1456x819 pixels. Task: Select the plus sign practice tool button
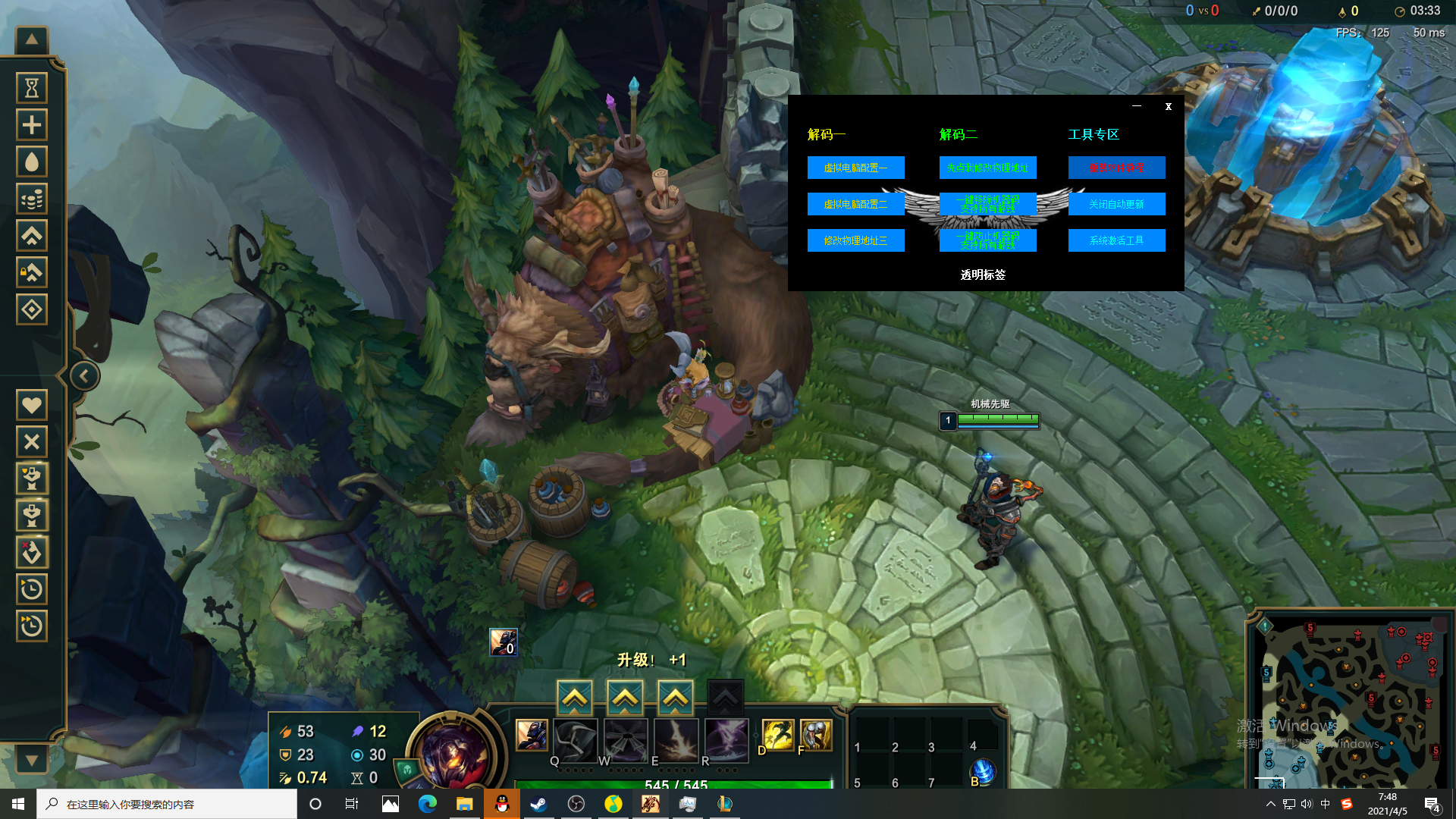32,124
